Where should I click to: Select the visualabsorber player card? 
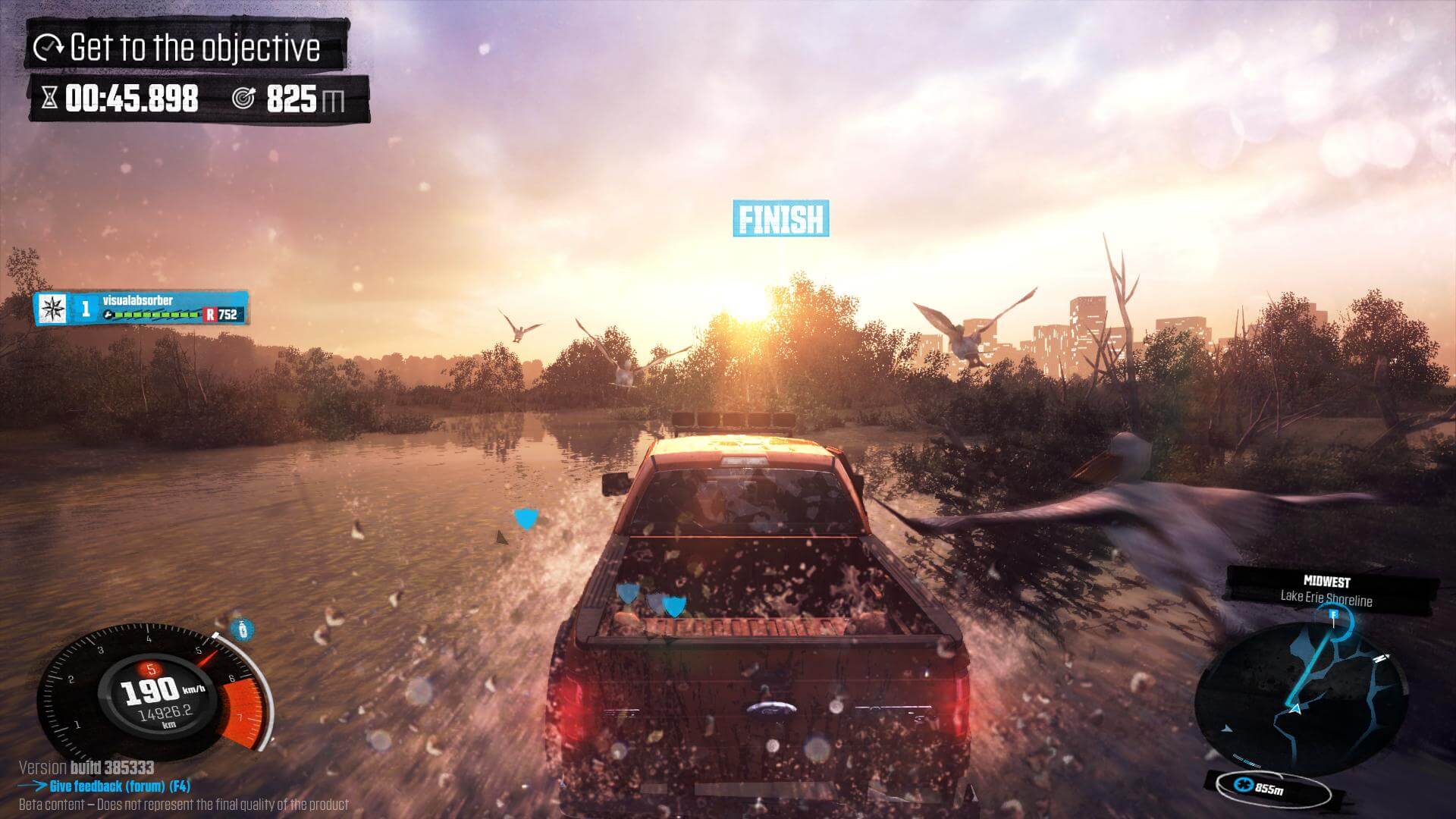pyautogui.click(x=141, y=308)
